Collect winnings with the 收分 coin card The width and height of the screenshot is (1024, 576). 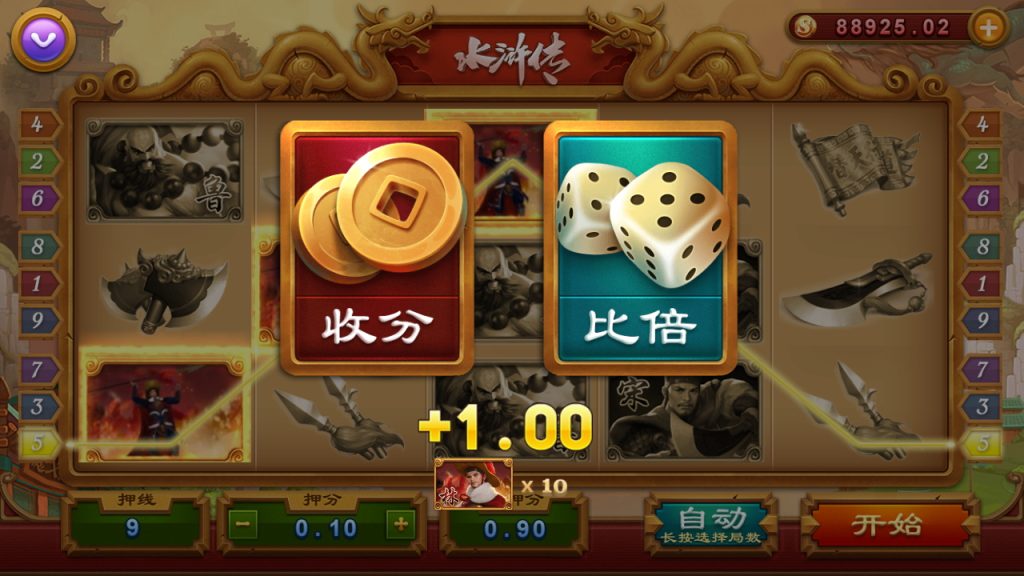376,248
